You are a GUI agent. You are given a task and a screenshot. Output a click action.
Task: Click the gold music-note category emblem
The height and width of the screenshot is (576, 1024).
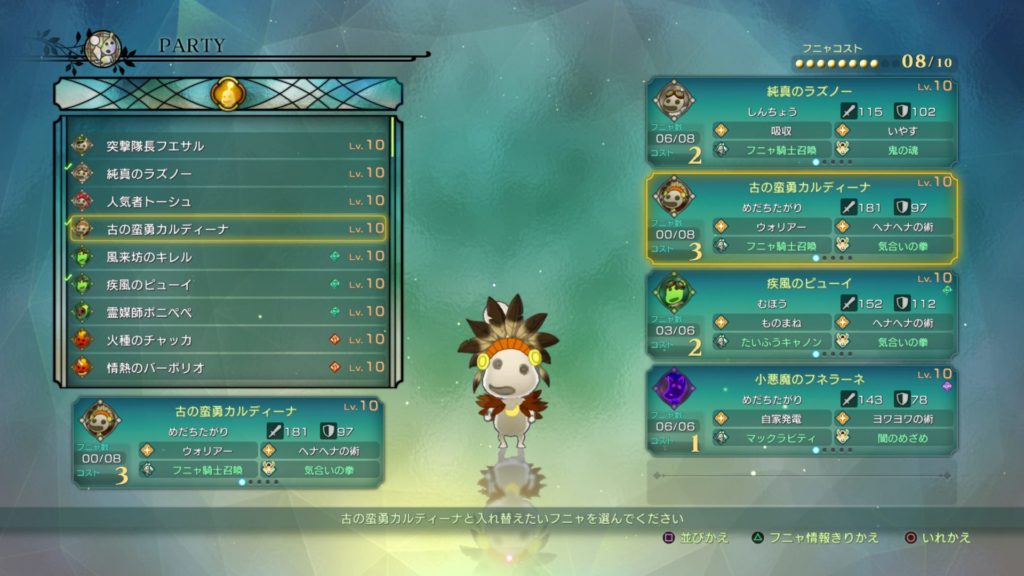(x=227, y=95)
